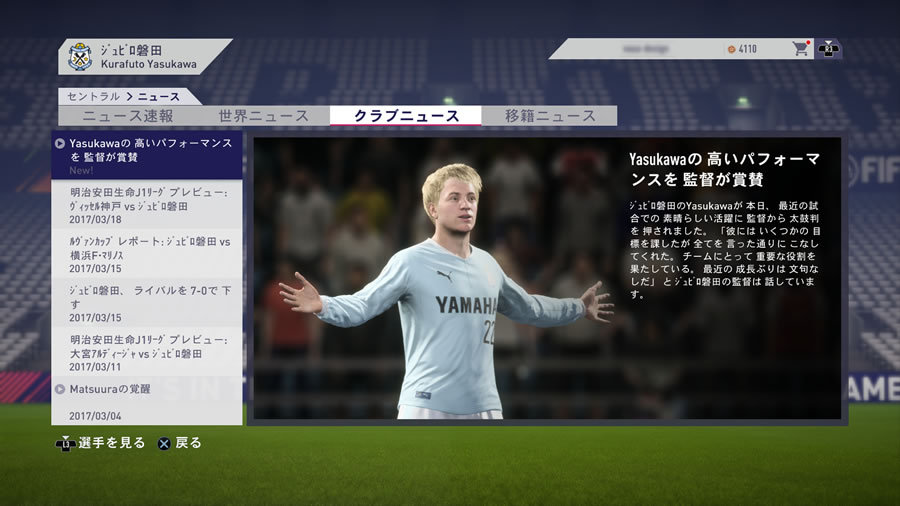
Task: Select the クラブニュース tab
Action: (406, 116)
